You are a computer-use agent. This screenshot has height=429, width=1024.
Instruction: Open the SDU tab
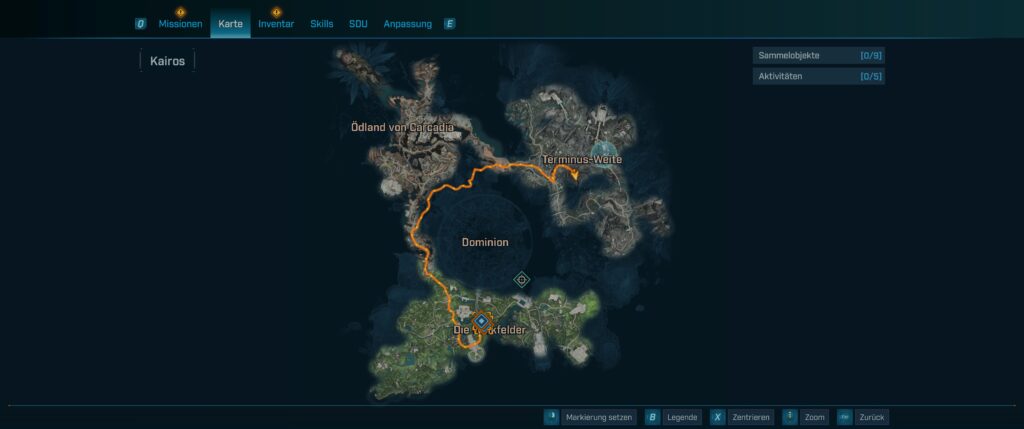click(358, 24)
